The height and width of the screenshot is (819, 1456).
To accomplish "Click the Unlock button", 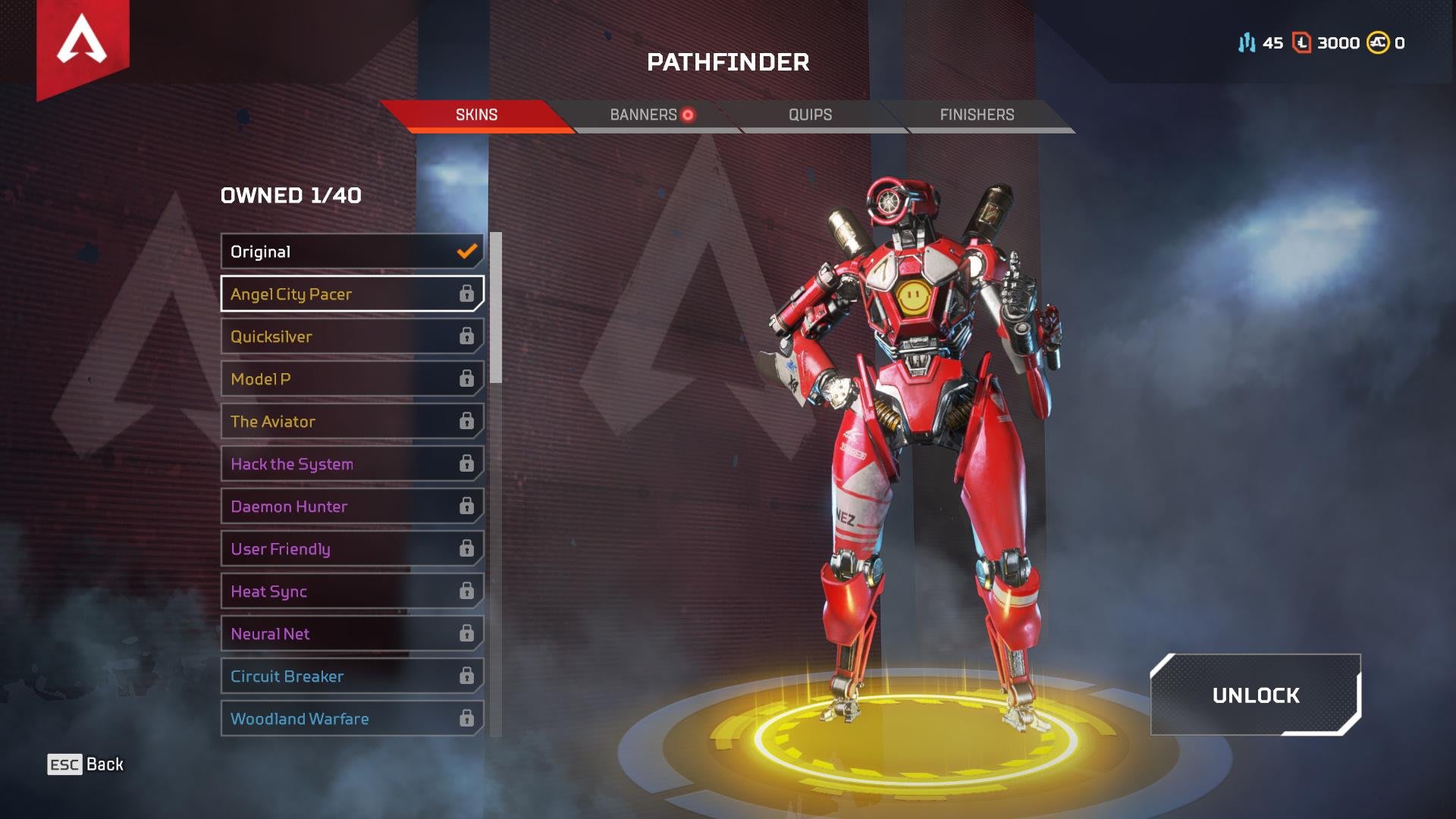I will (1255, 695).
